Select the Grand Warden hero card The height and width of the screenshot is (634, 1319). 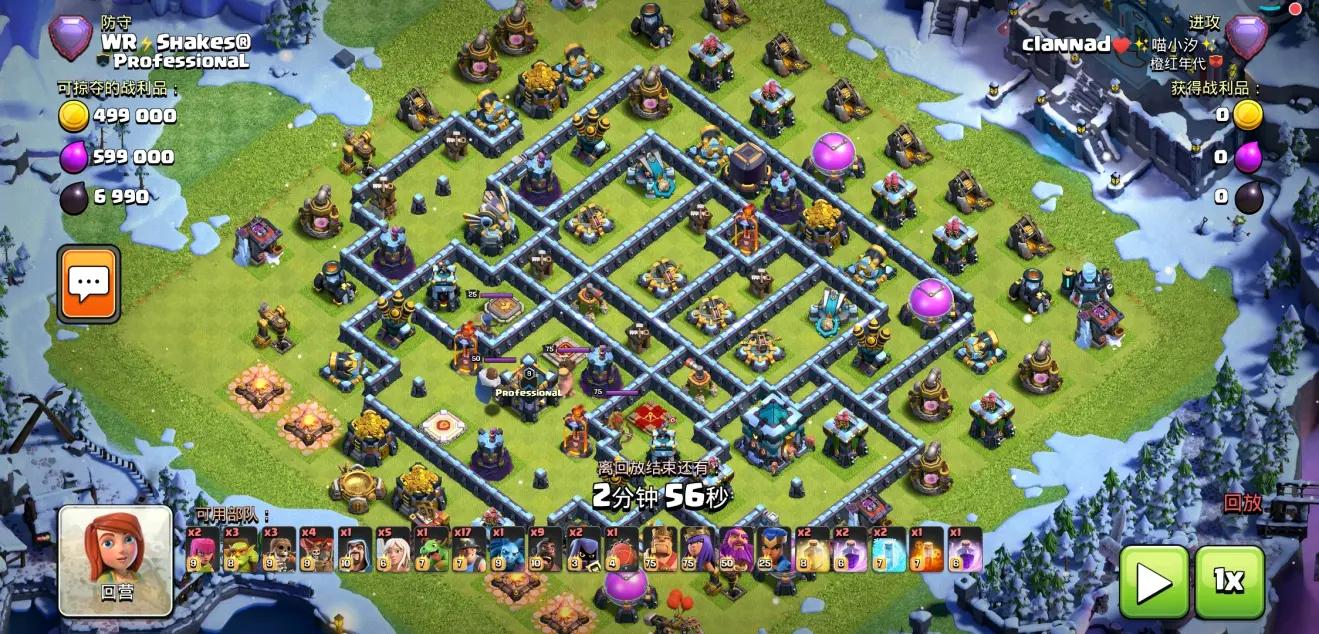point(735,550)
